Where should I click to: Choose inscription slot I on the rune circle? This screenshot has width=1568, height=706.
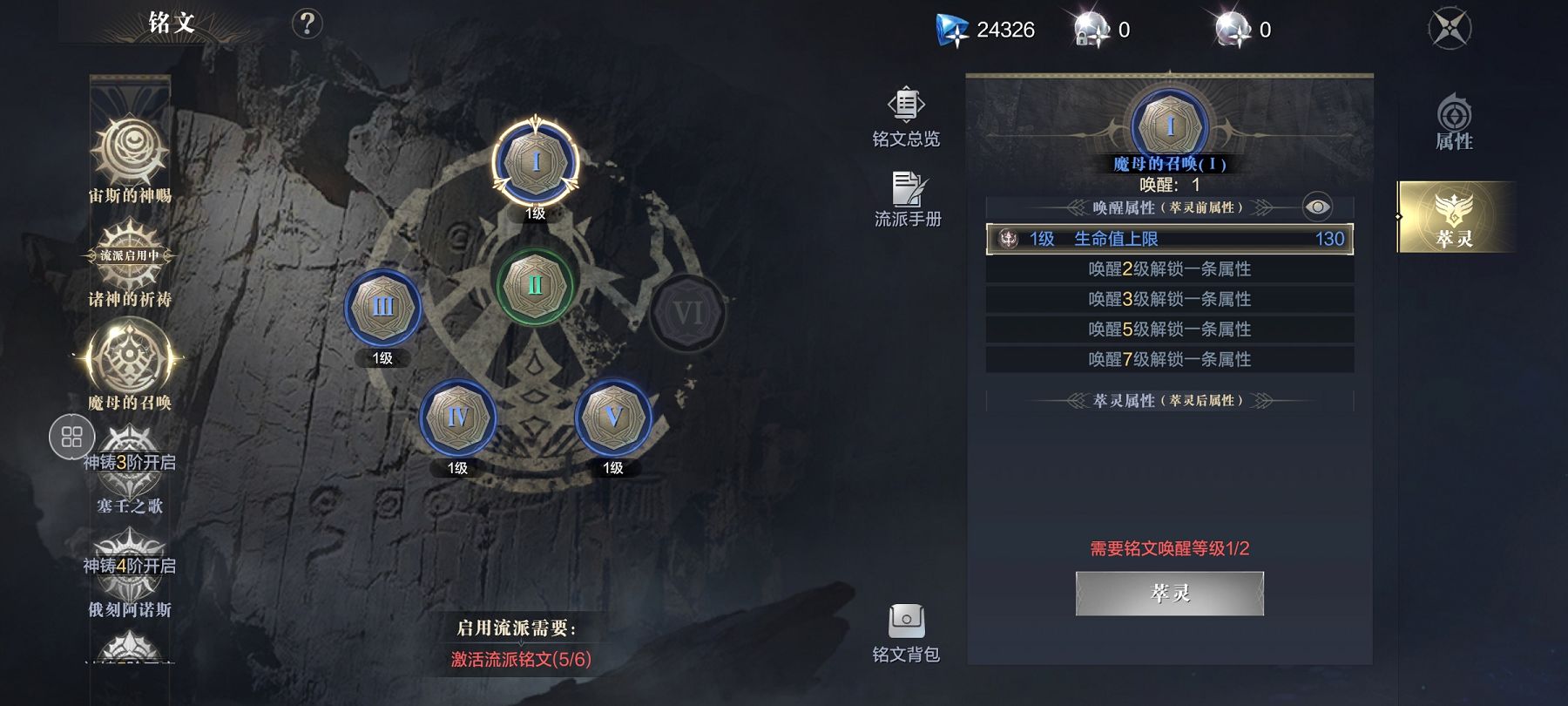(535, 163)
